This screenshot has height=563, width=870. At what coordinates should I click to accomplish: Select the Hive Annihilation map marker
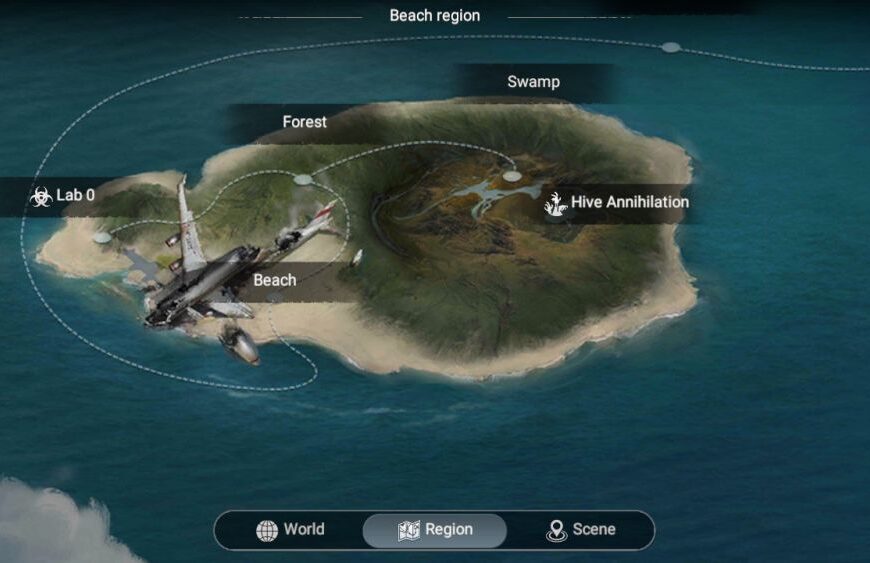tap(617, 203)
